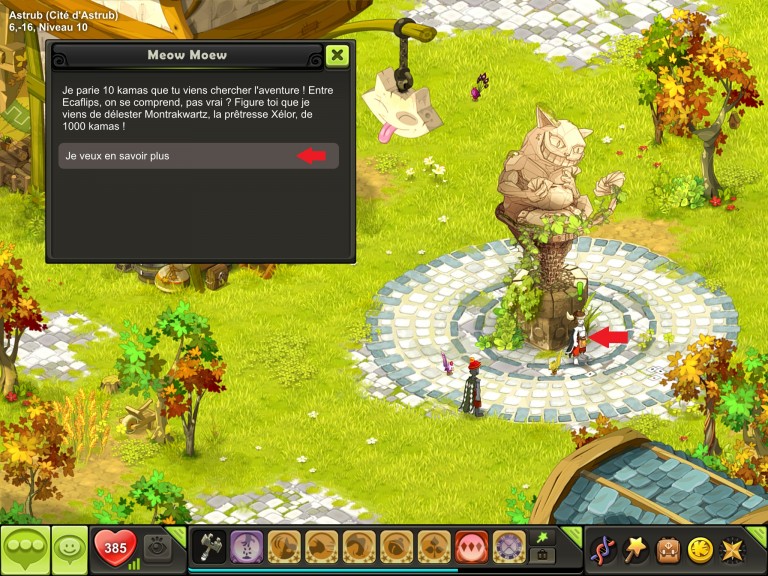This screenshot has width=768, height=576.
Task: Open the chat speech bubble button
Action: pyautogui.click(x=24, y=549)
